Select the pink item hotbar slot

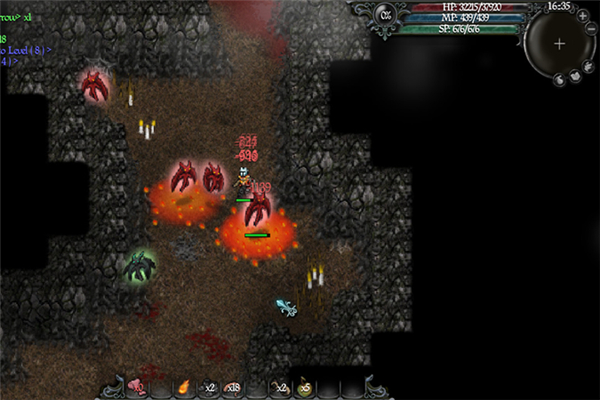coord(137,387)
